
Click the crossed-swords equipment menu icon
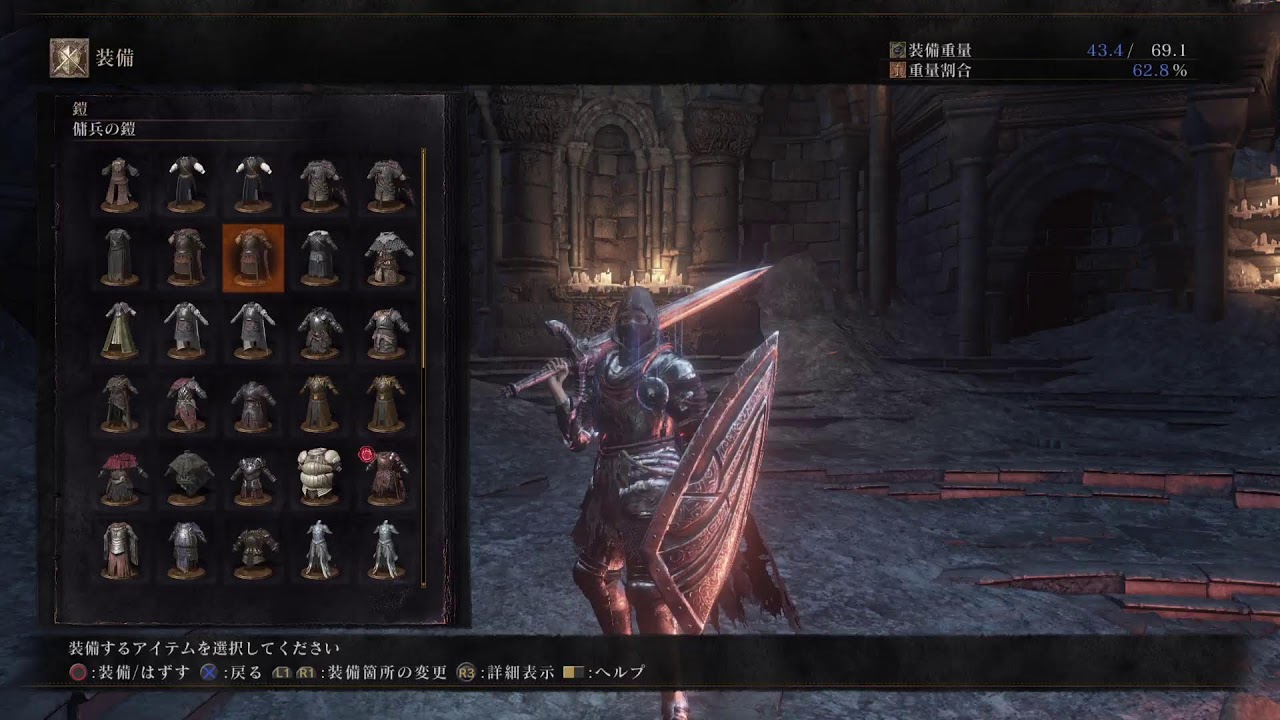point(69,58)
